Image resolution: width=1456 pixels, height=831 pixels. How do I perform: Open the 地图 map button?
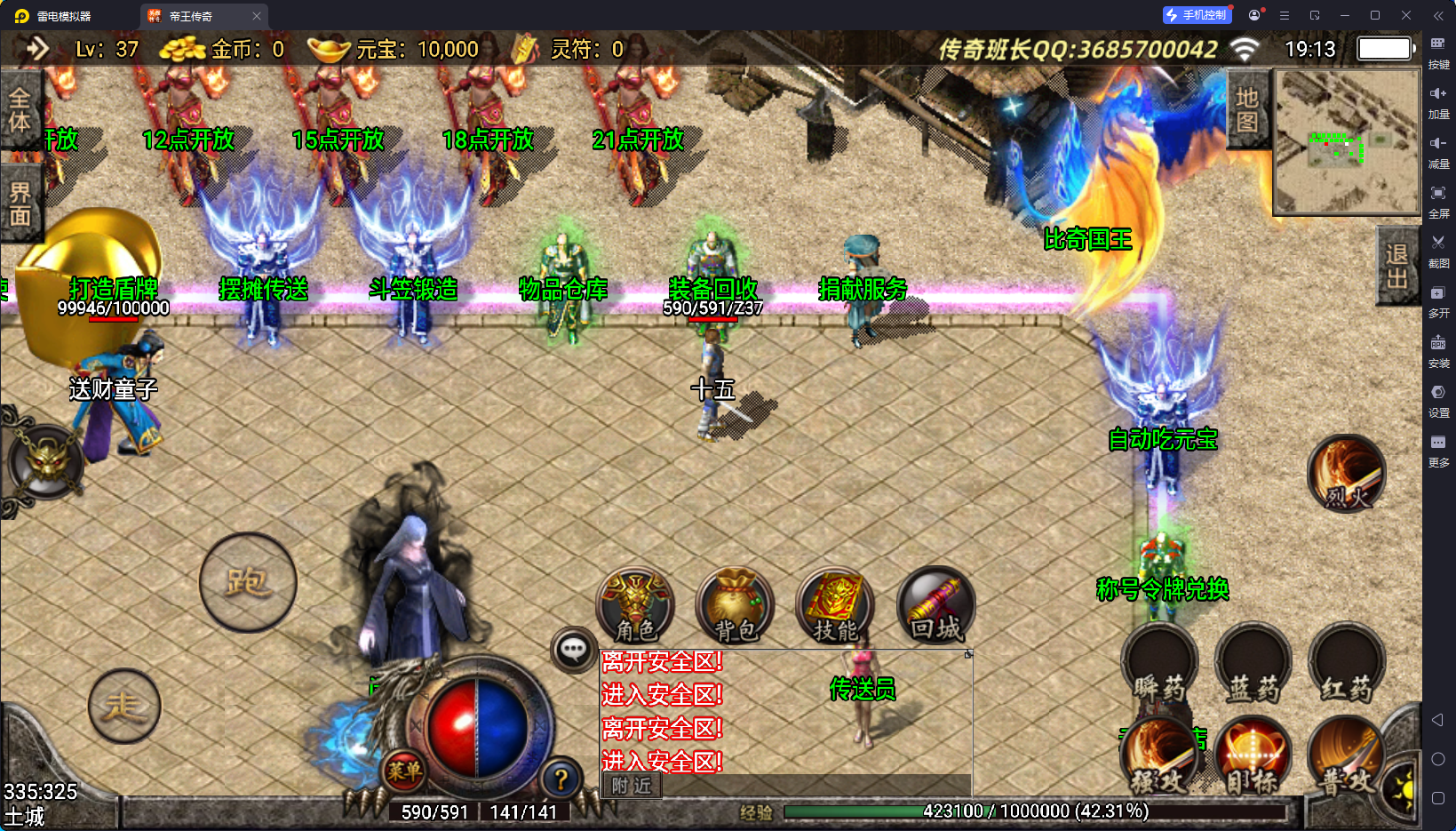[1247, 109]
